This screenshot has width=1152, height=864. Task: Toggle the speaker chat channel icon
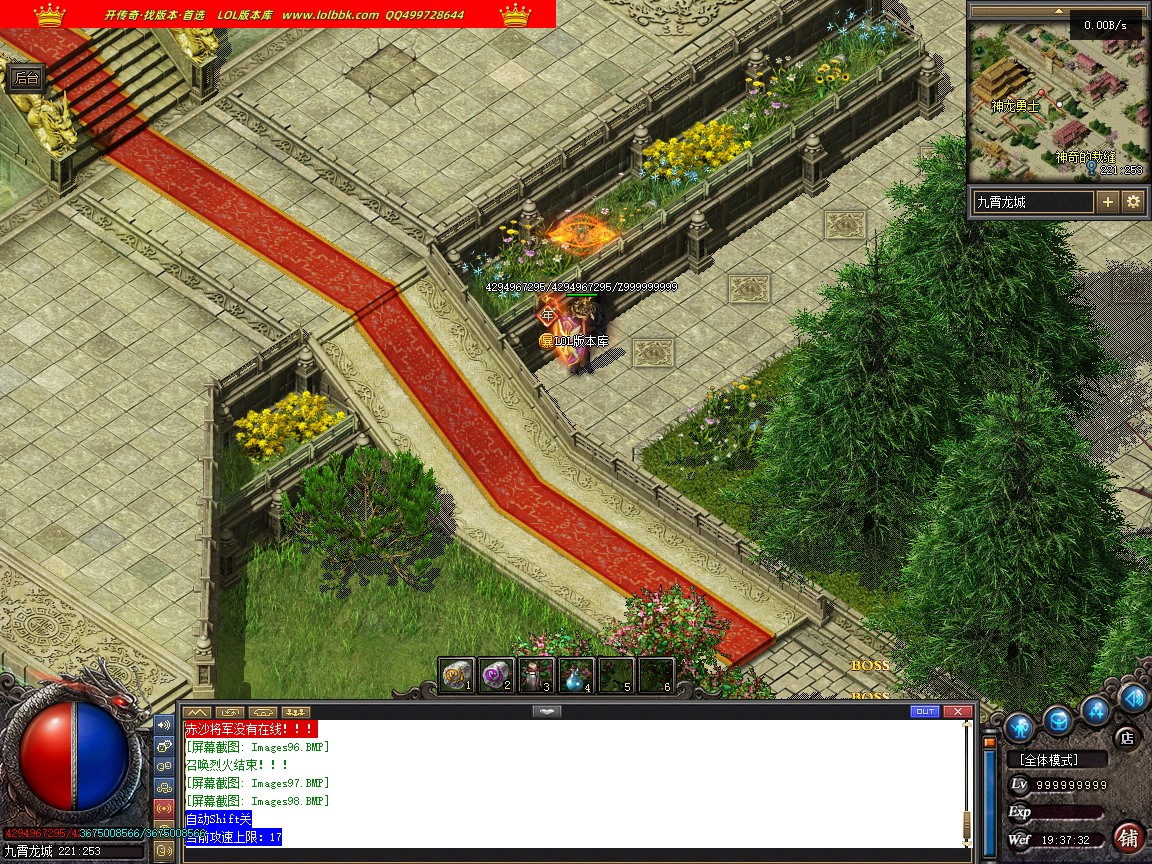click(164, 724)
